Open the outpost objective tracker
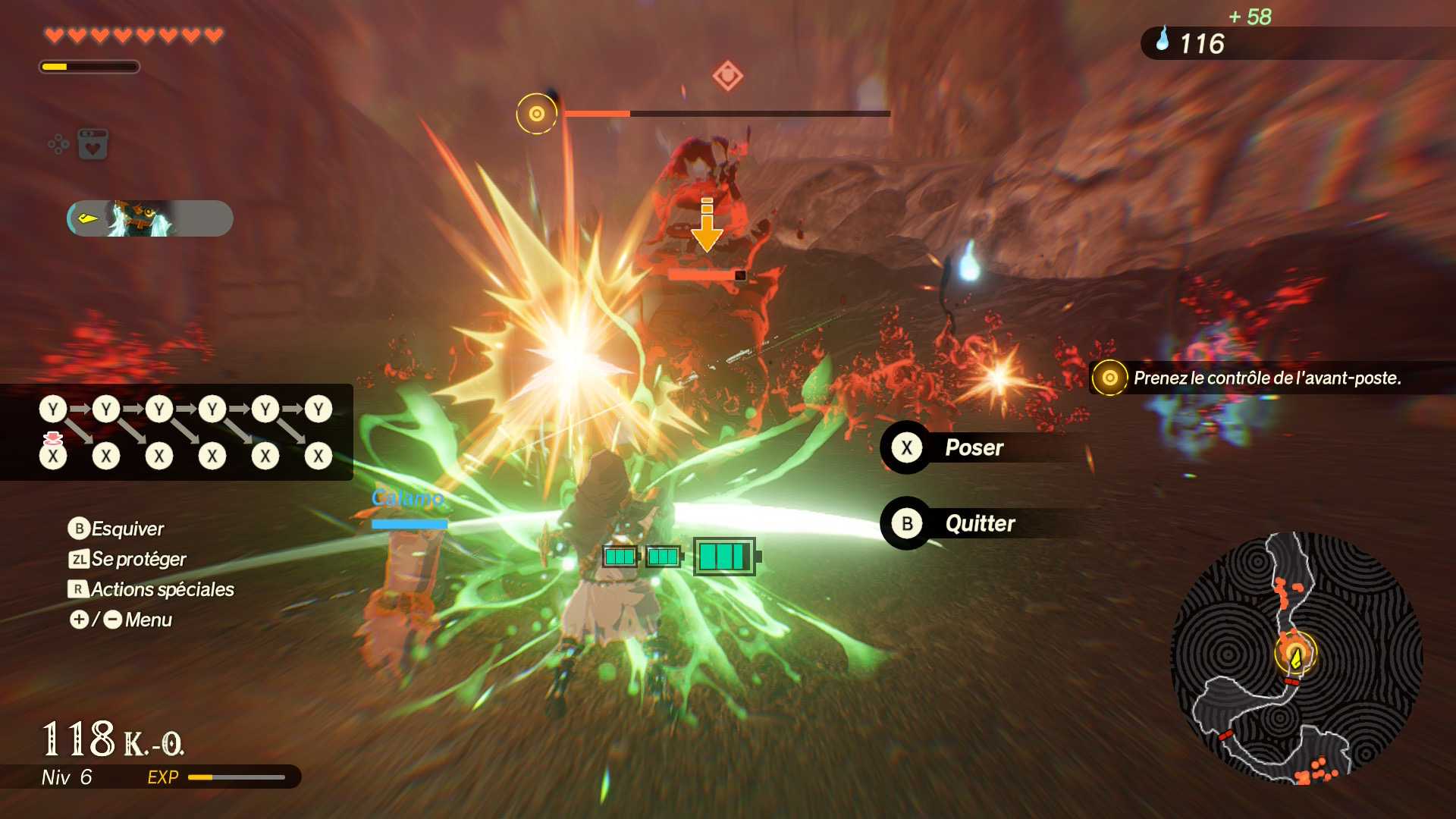 [1265, 378]
